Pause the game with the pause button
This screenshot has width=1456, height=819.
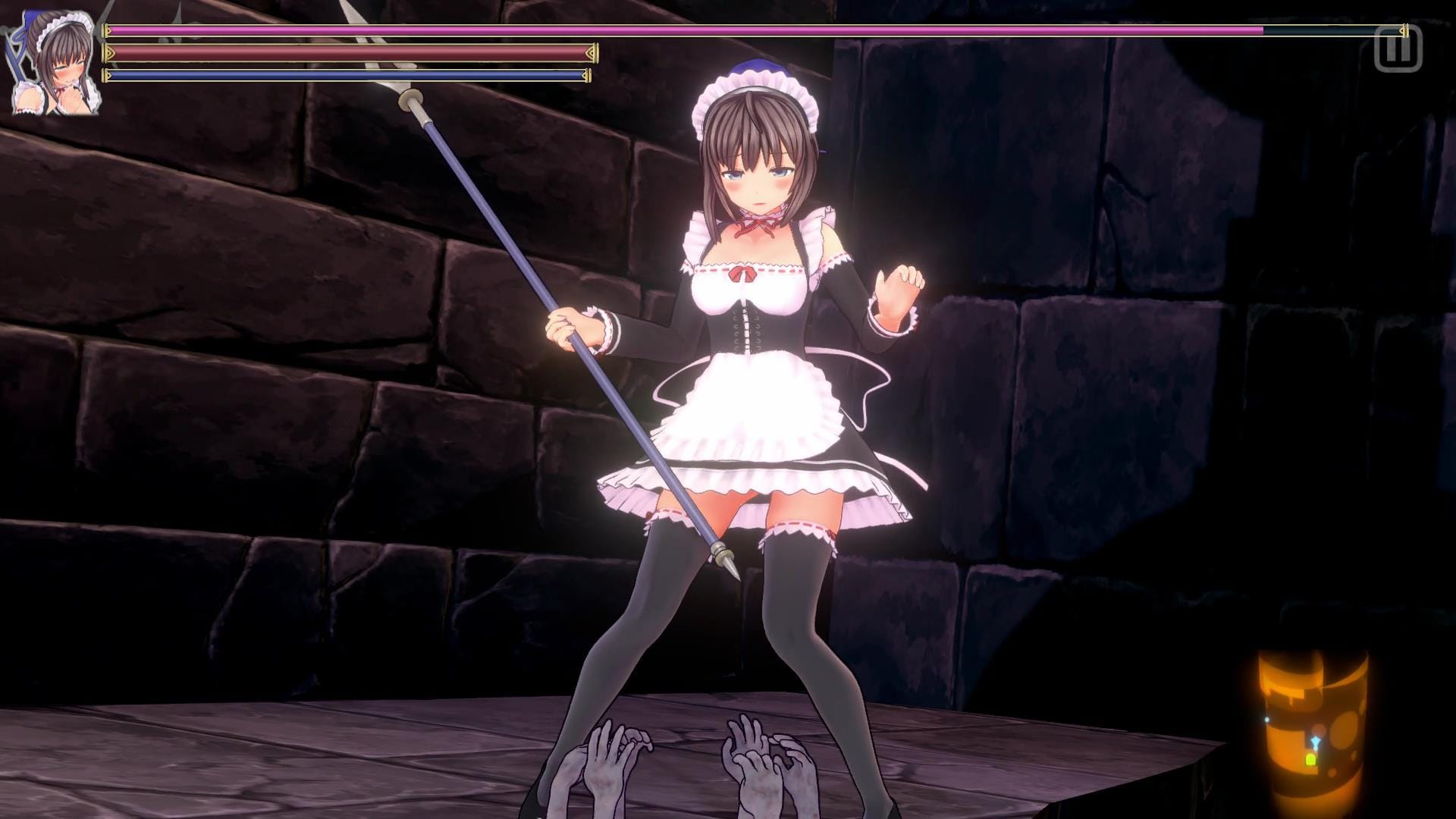[1398, 50]
